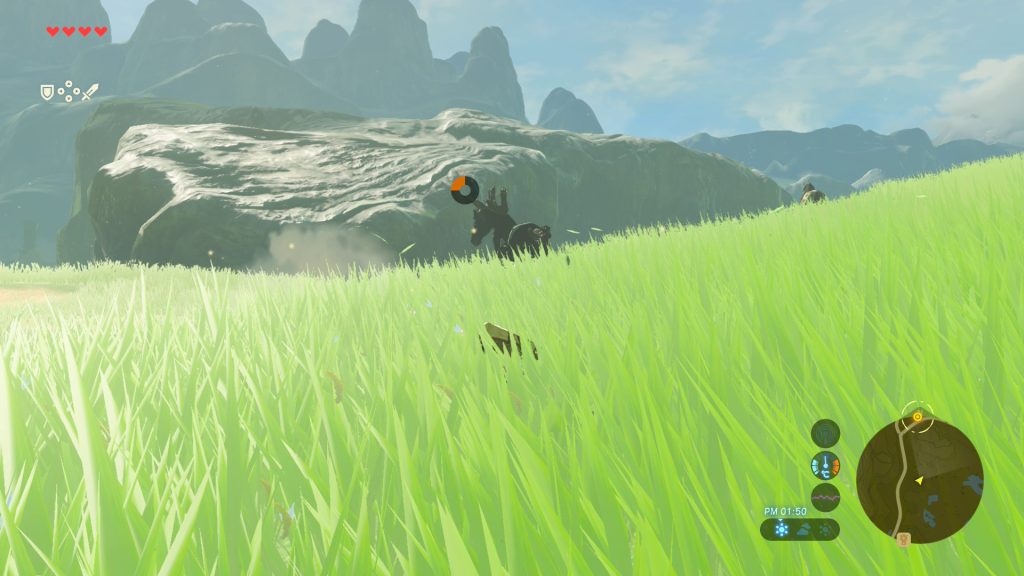Screen dimensions: 1024x576
Task: Click the tan landmark icon on minimap edge
Action: tap(904, 539)
